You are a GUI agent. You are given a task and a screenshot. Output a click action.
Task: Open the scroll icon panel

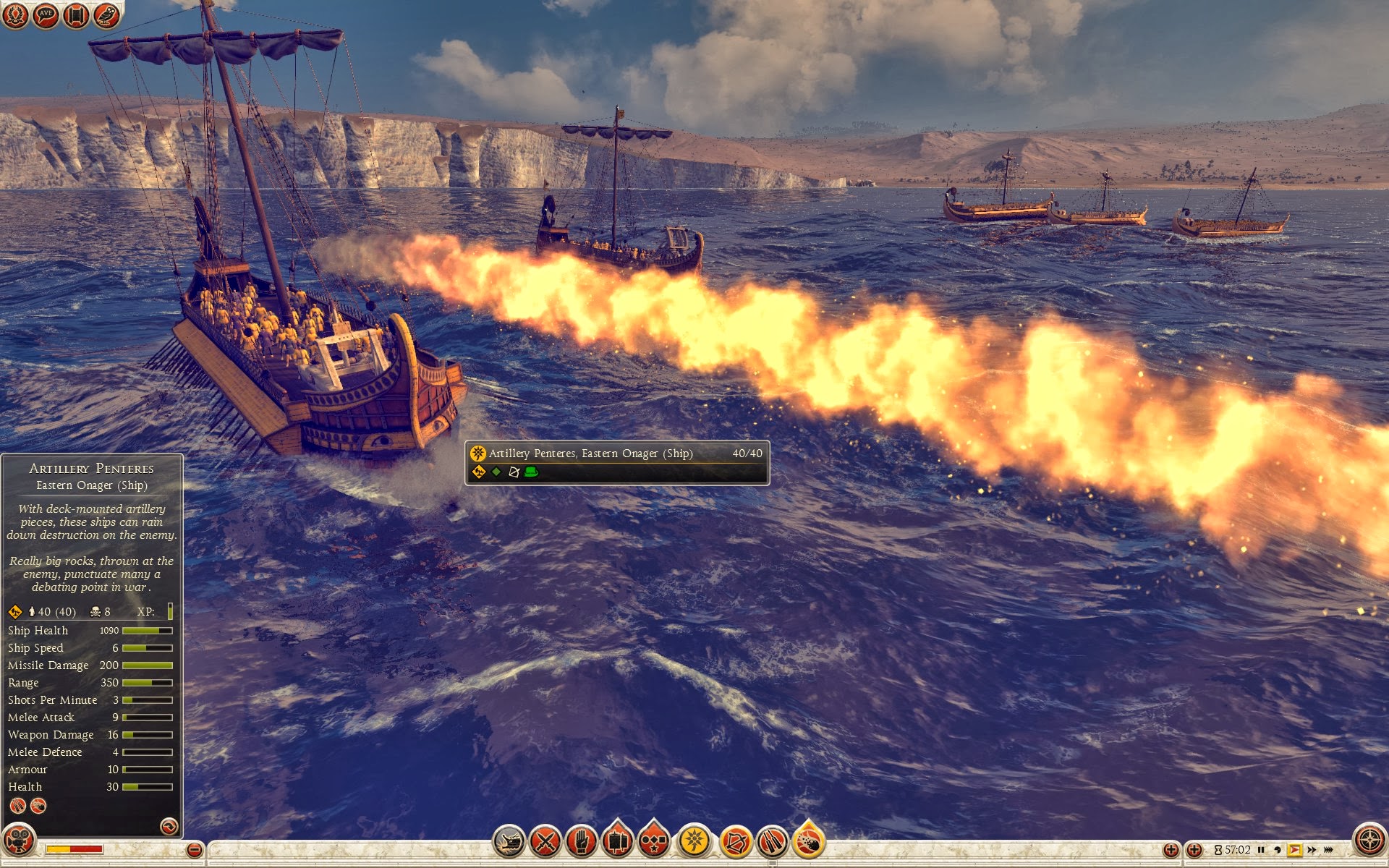coord(76,15)
